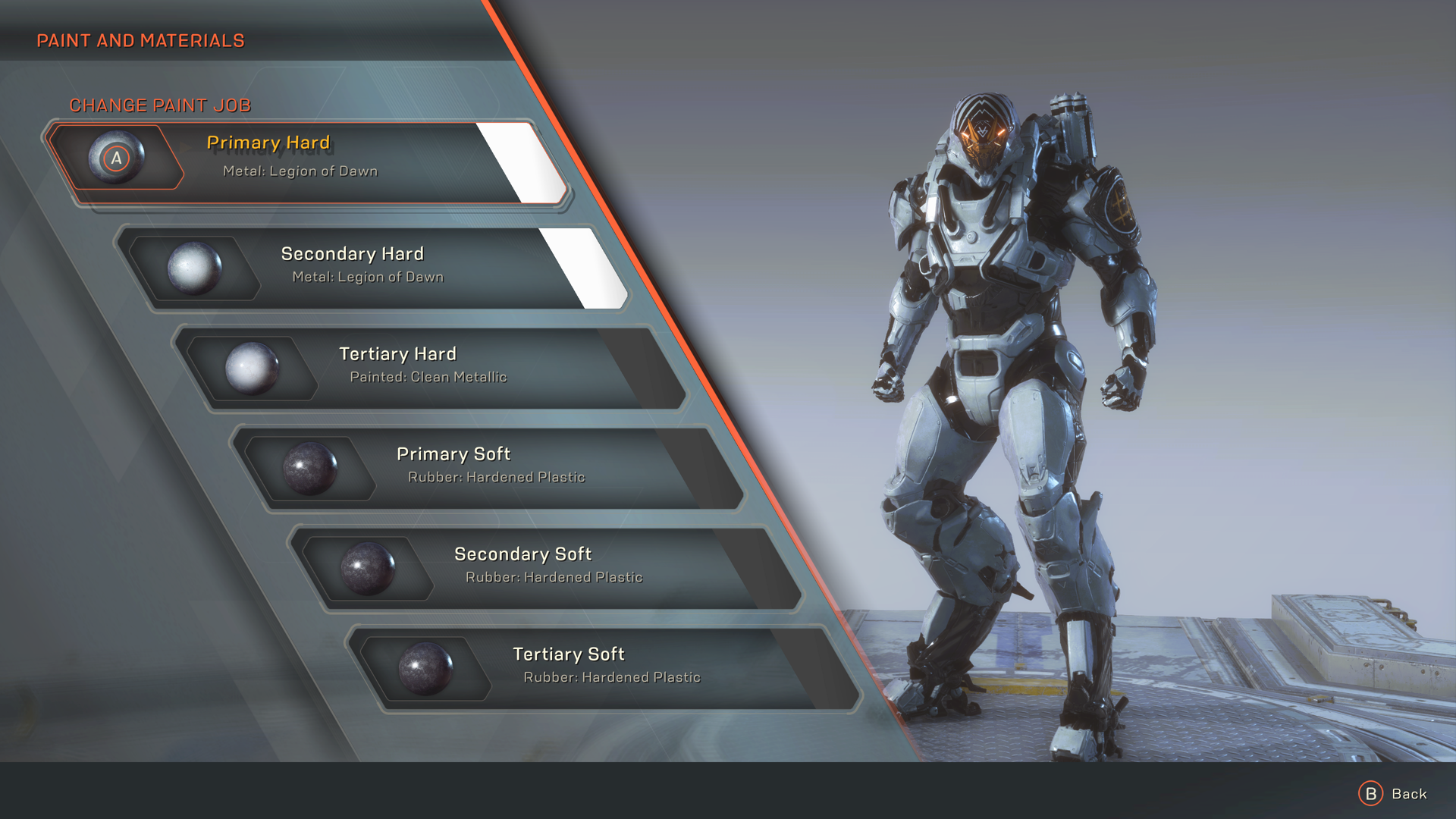The width and height of the screenshot is (1456, 819).
Task: Select Rubber: Hardened Plastic on Tertiary Soft
Action: click(613, 676)
